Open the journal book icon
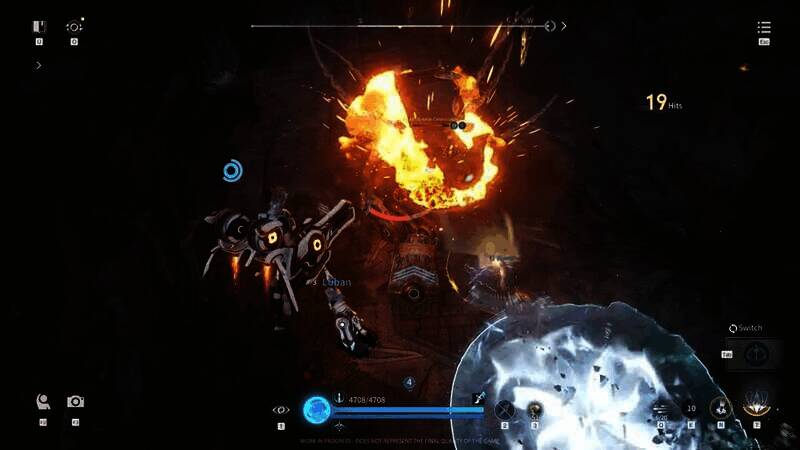This screenshot has height=450, width=800. [39, 27]
